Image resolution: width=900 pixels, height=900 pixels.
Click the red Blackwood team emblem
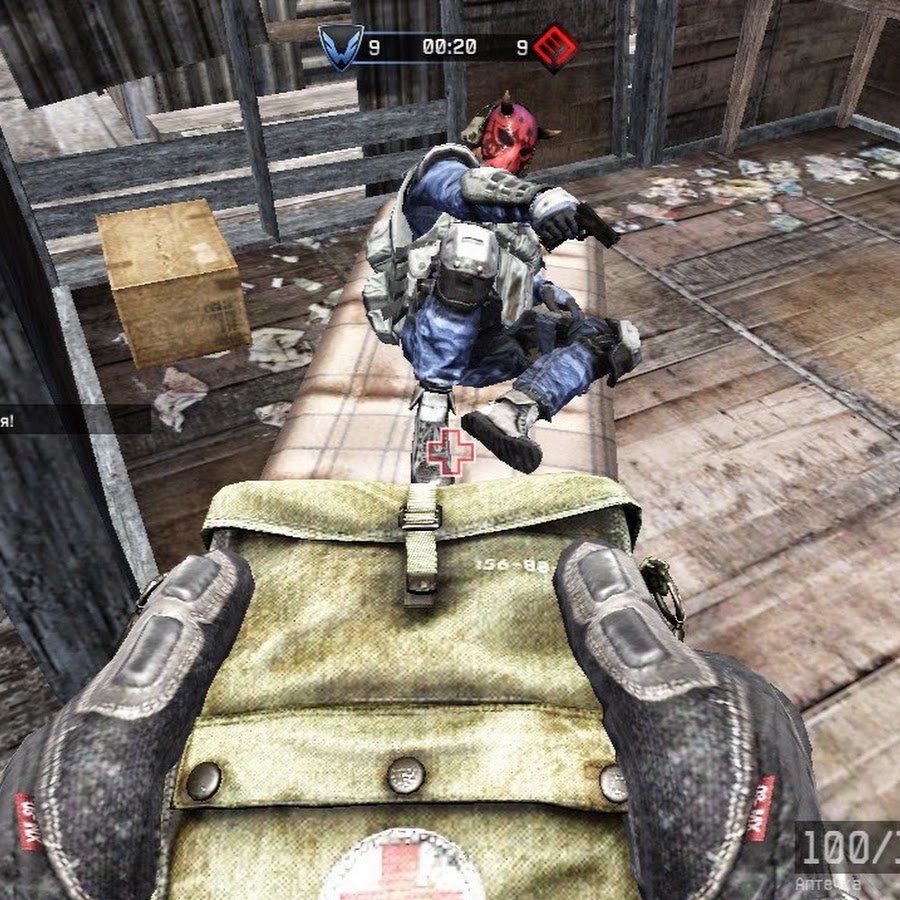[x=555, y=48]
